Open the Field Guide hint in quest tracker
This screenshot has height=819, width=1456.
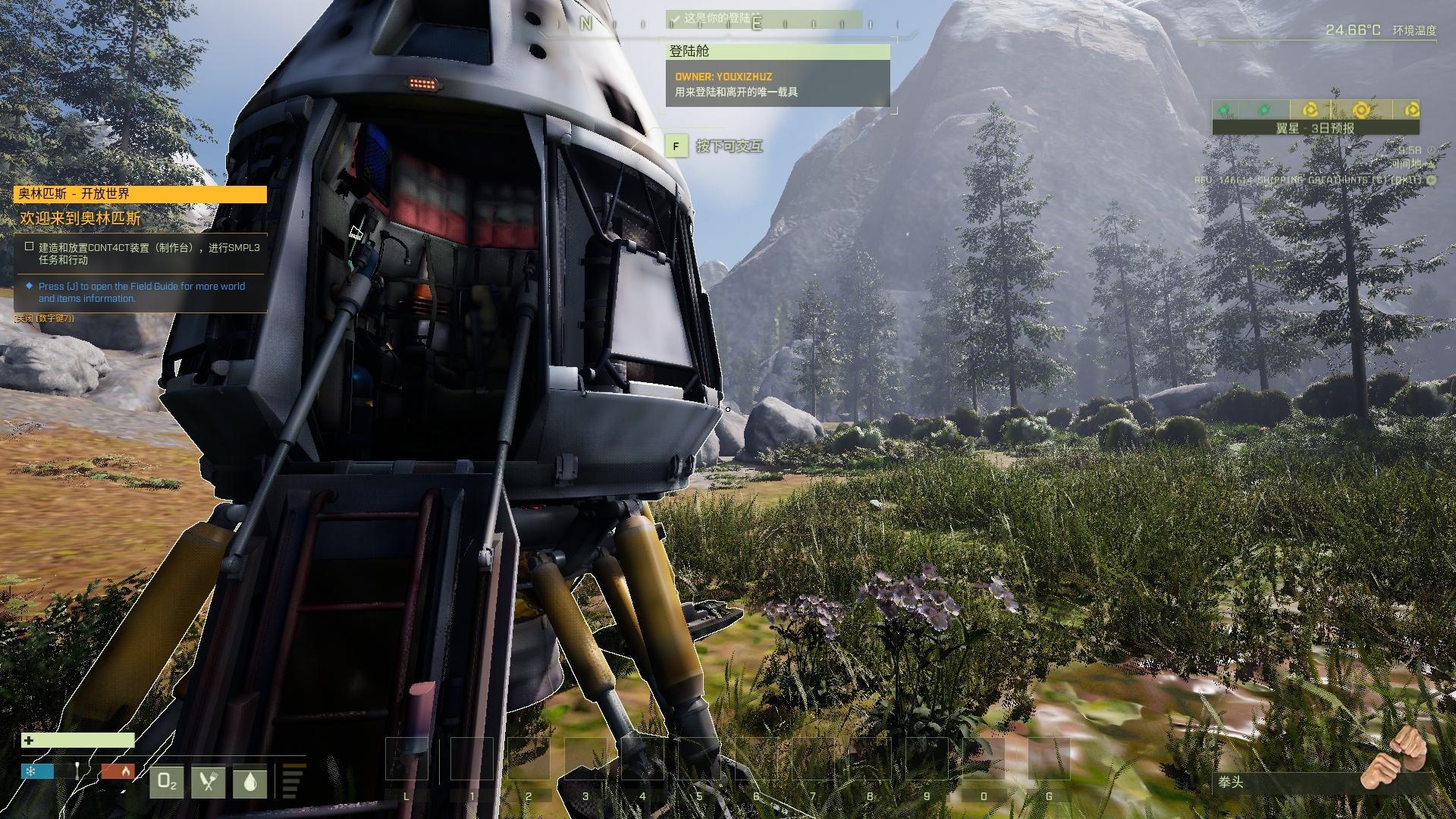click(141, 292)
